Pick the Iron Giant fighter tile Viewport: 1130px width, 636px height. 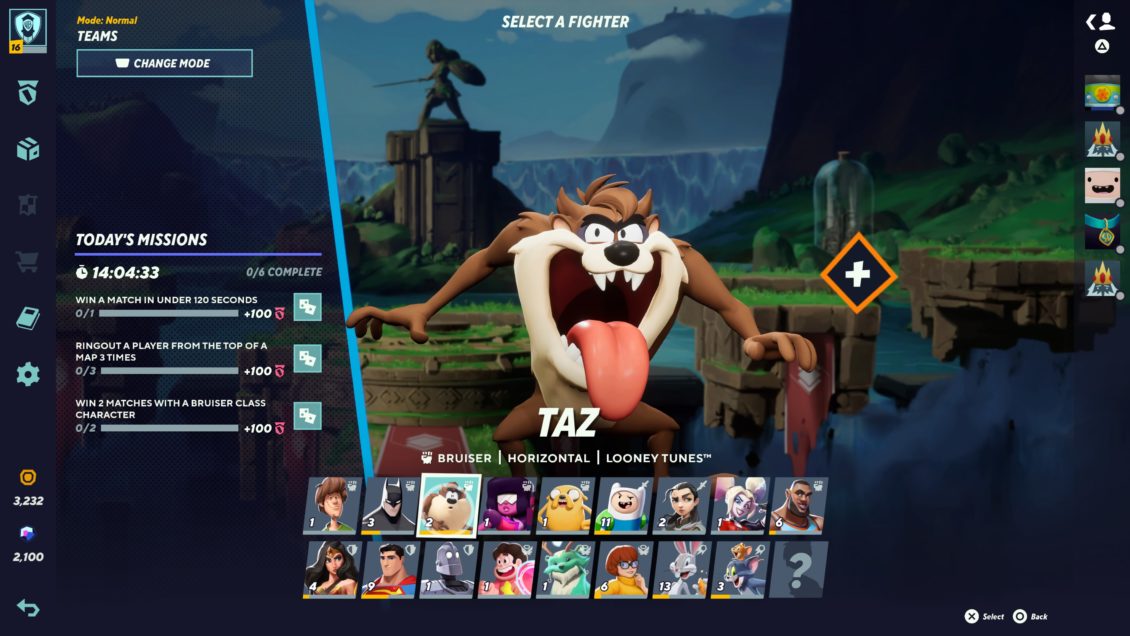point(447,569)
